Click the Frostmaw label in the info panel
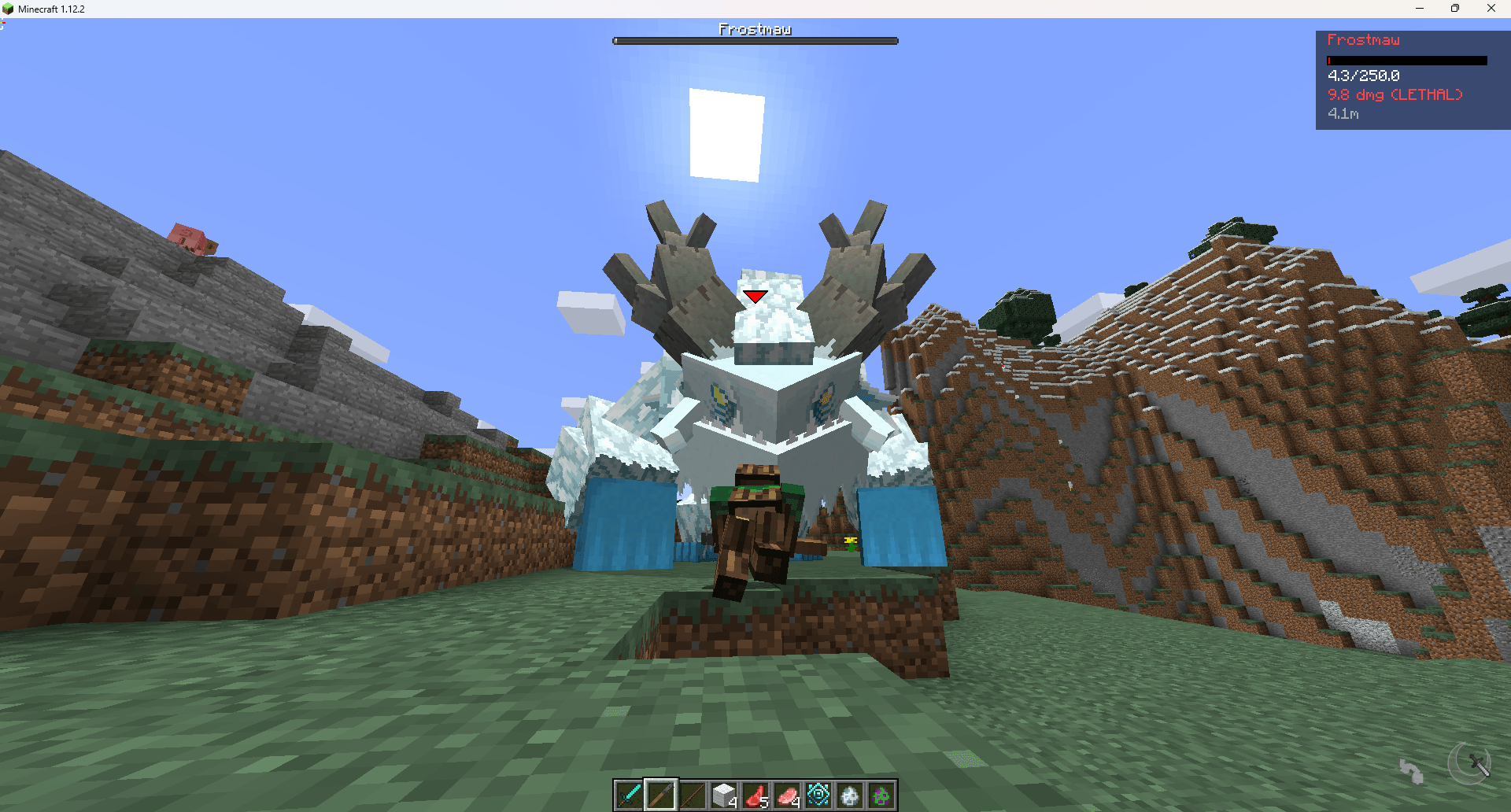The width and height of the screenshot is (1511, 812). 1364,40
